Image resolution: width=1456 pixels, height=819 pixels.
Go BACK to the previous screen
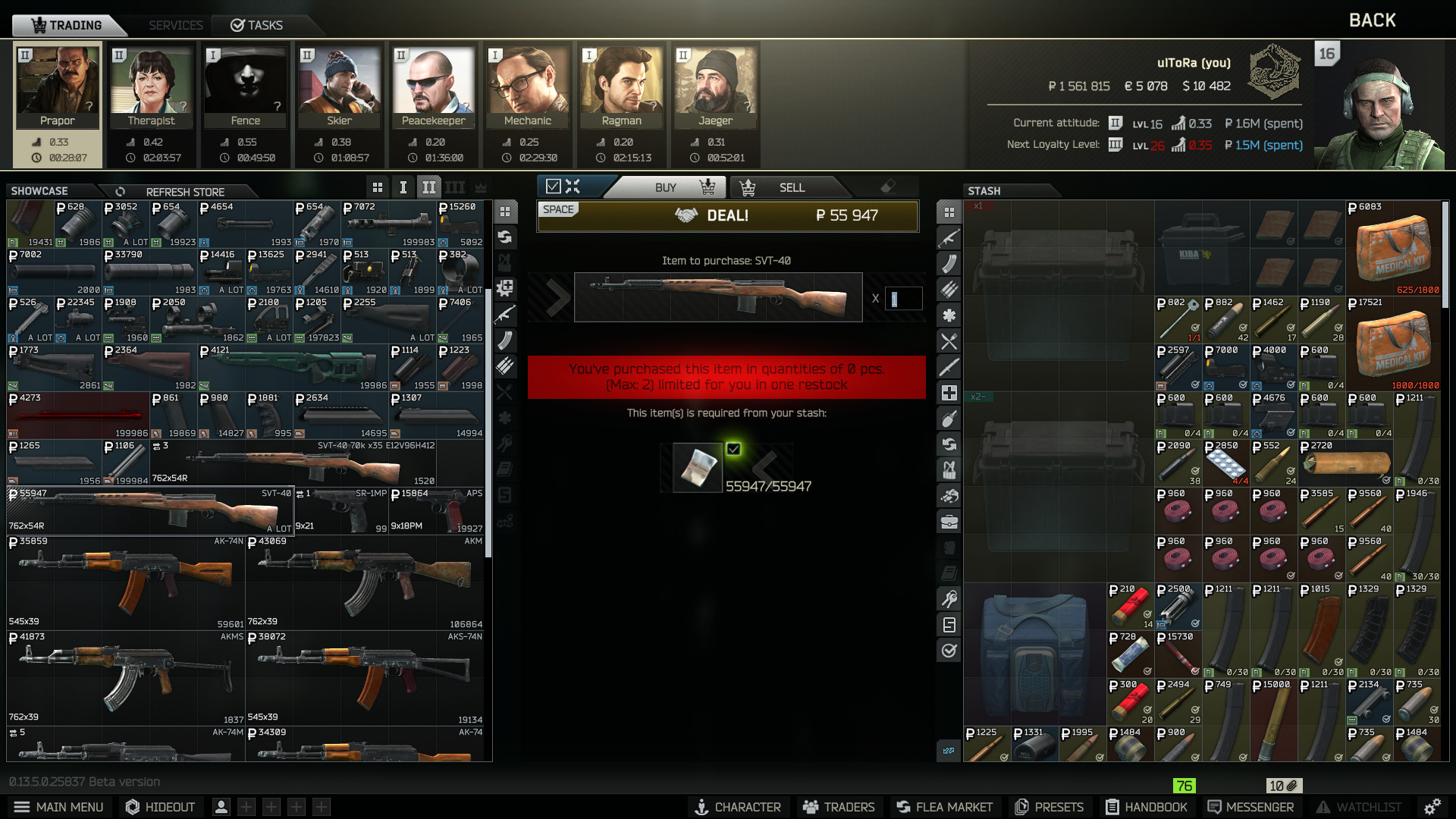coord(1372,20)
